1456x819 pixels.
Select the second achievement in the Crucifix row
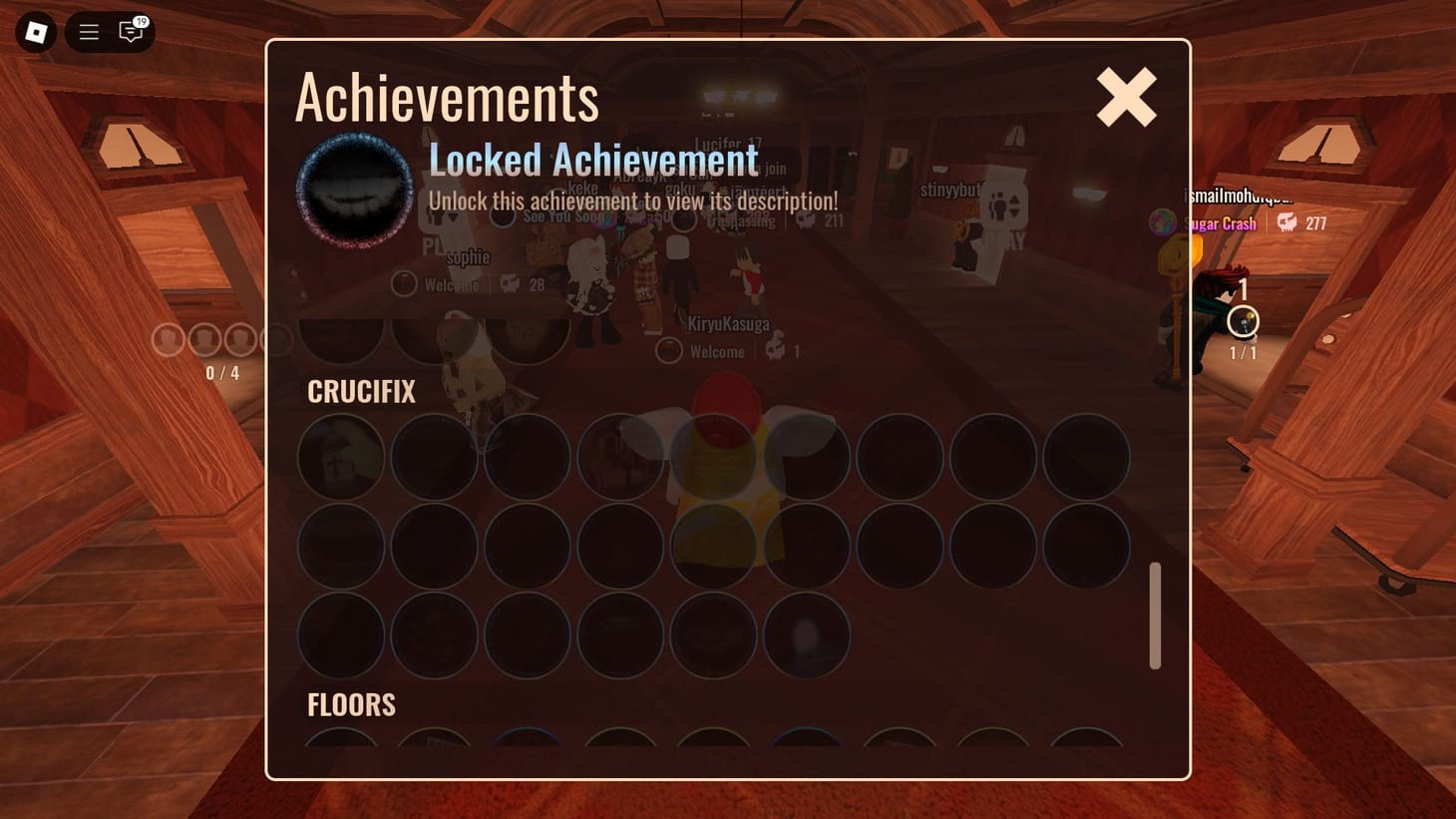tap(434, 457)
